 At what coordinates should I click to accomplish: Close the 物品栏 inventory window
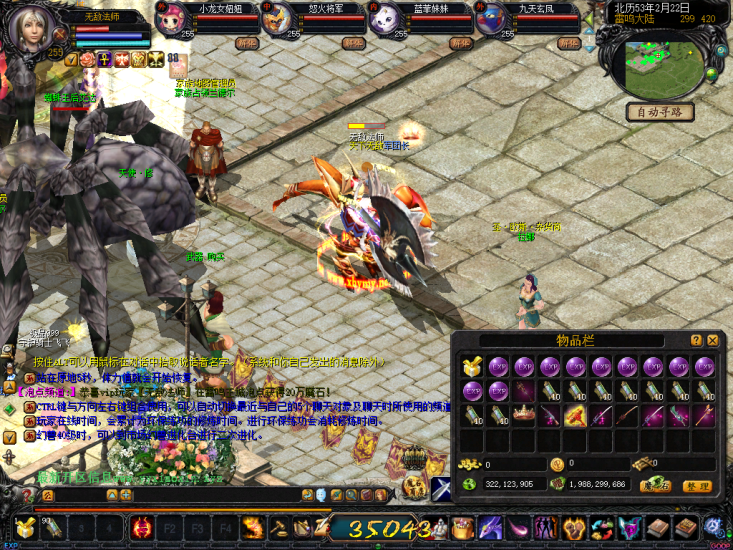click(711, 340)
